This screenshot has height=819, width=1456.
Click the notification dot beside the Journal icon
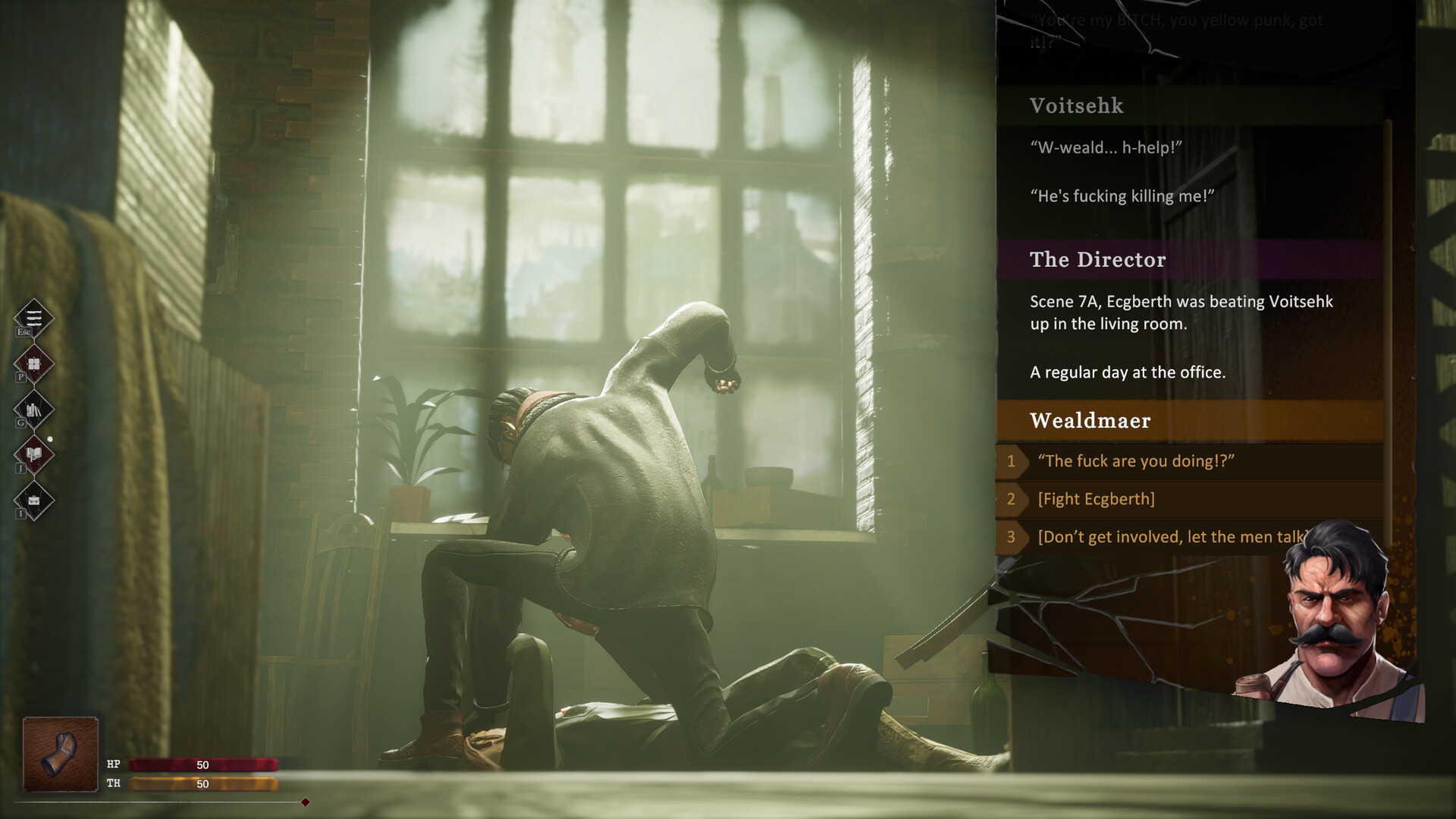click(50, 438)
